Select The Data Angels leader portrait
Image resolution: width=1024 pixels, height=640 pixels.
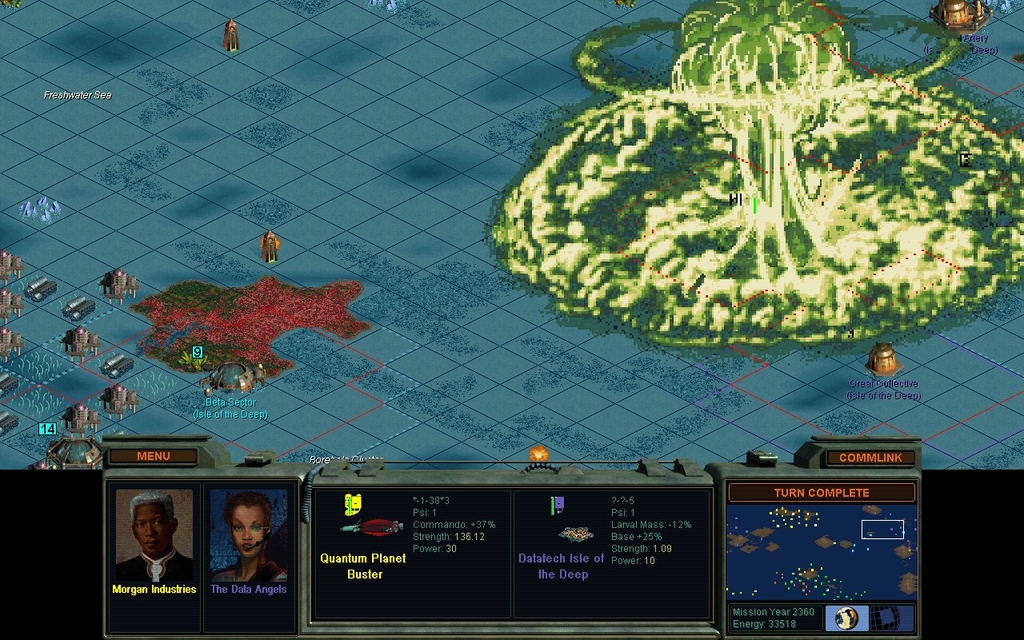point(248,535)
